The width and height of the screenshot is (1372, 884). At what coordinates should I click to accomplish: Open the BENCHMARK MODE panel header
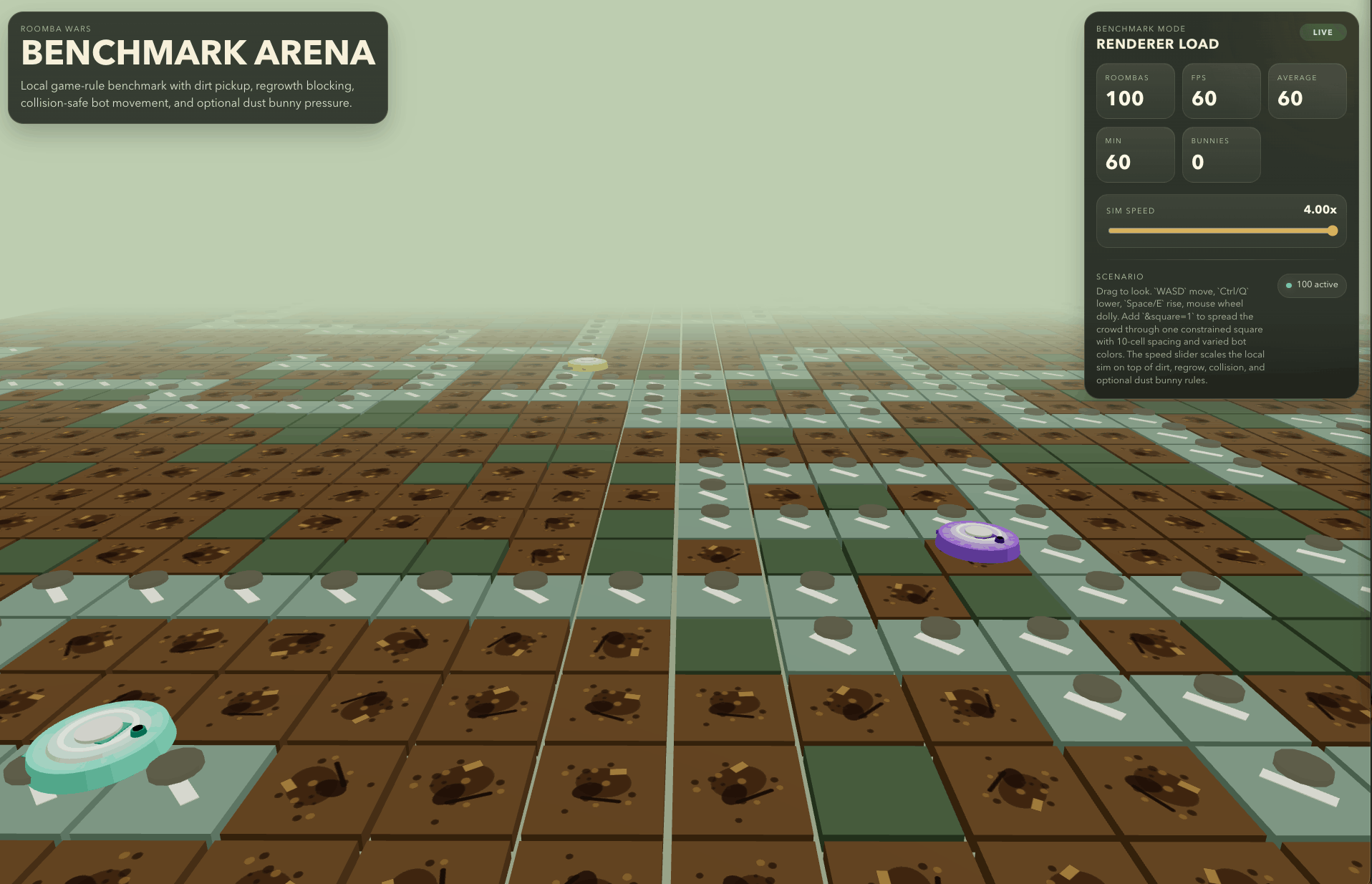tap(1141, 29)
